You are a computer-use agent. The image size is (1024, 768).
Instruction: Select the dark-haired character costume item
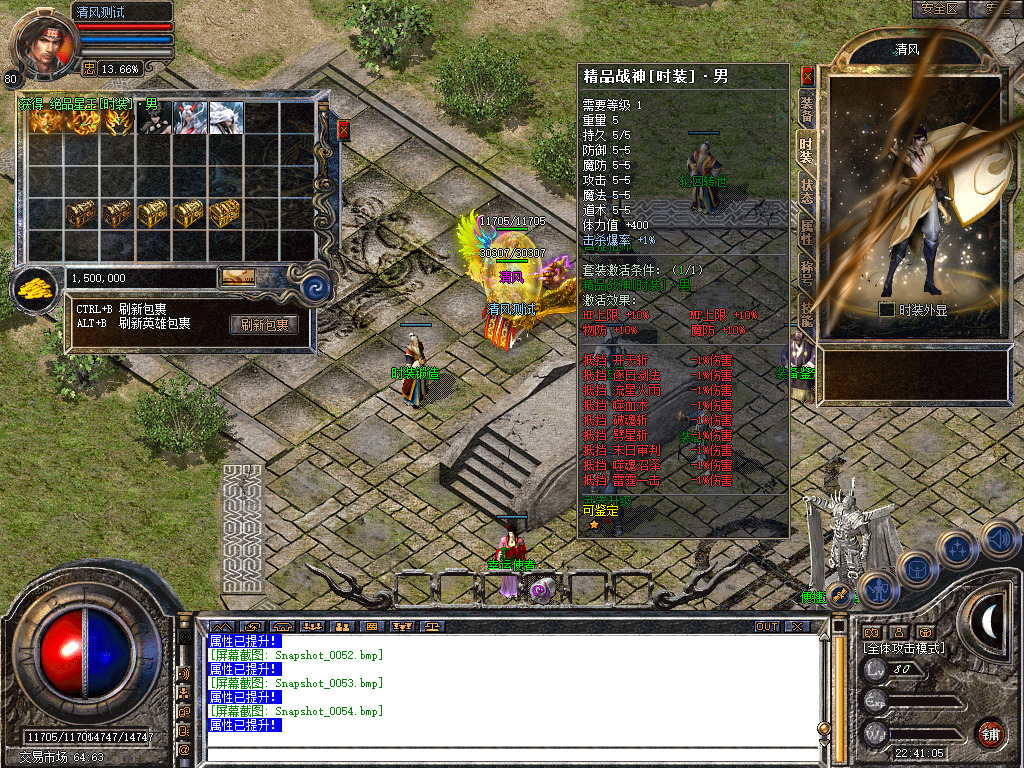pos(155,118)
